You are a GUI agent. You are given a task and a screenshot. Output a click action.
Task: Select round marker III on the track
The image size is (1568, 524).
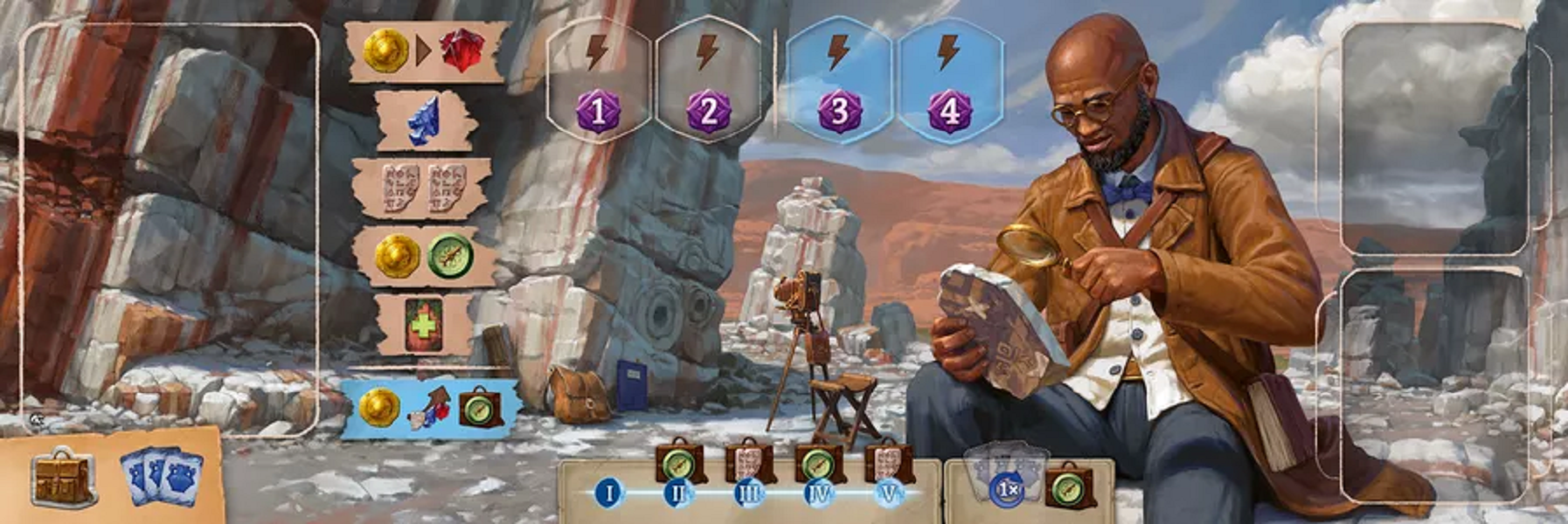point(749,493)
